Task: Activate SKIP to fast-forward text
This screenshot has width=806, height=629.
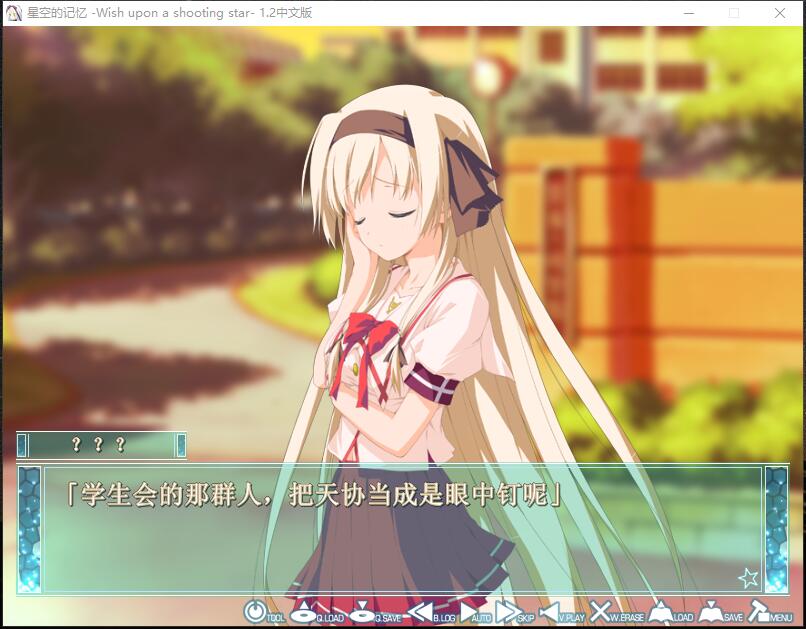Action: tap(509, 610)
